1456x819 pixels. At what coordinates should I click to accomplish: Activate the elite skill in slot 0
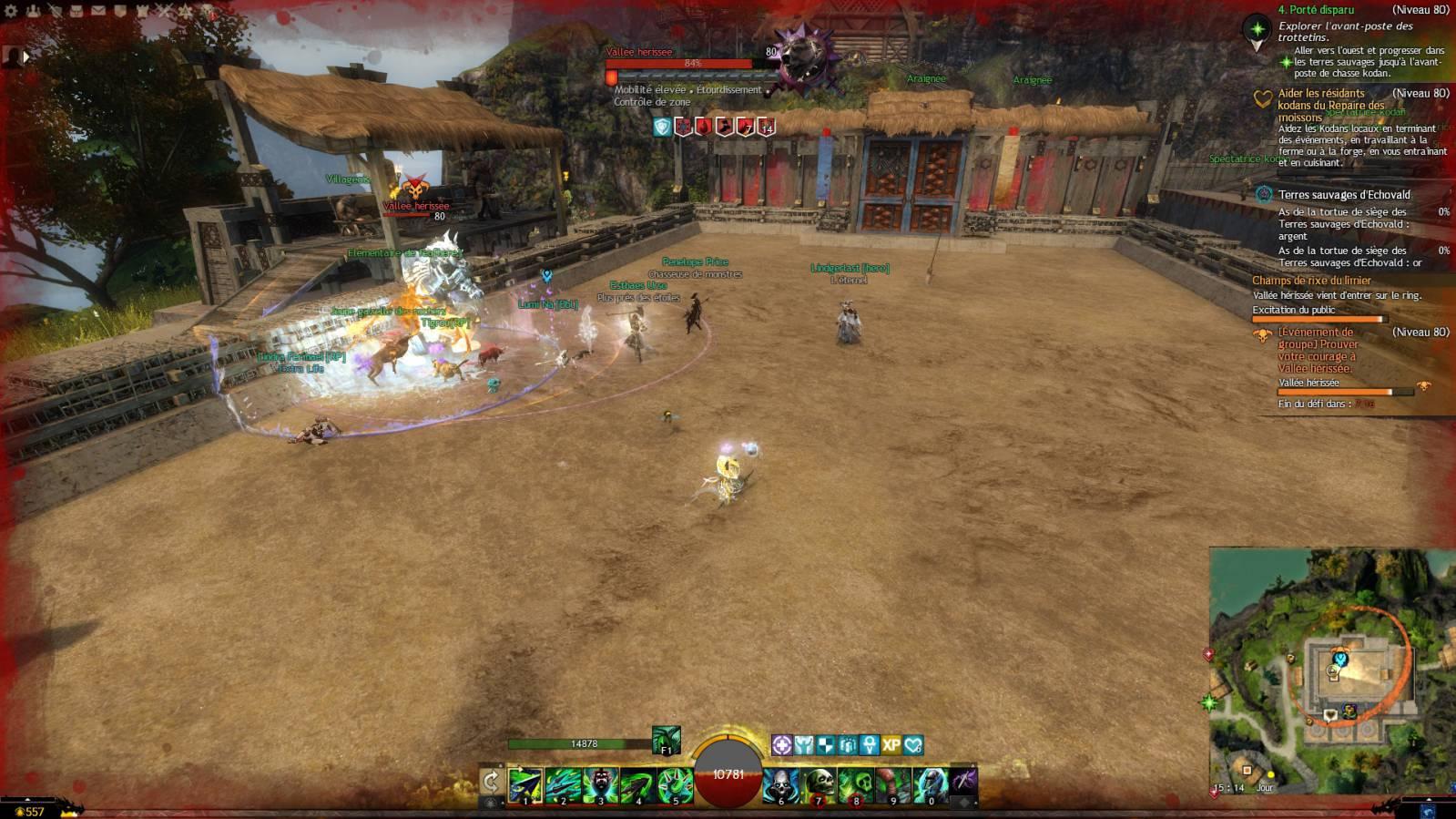pyautogui.click(x=931, y=784)
